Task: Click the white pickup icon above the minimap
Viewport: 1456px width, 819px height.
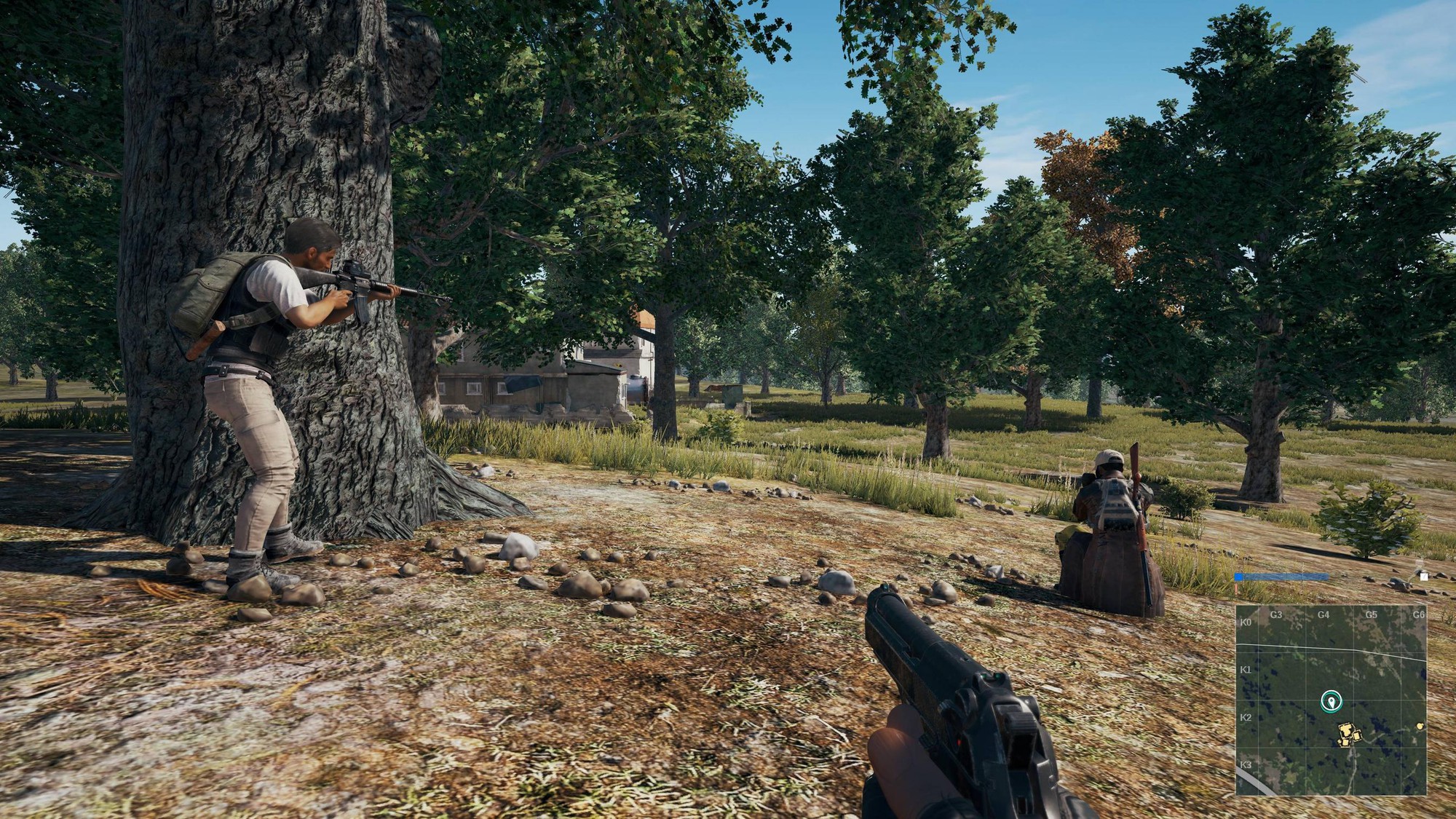Action: coord(1423,577)
